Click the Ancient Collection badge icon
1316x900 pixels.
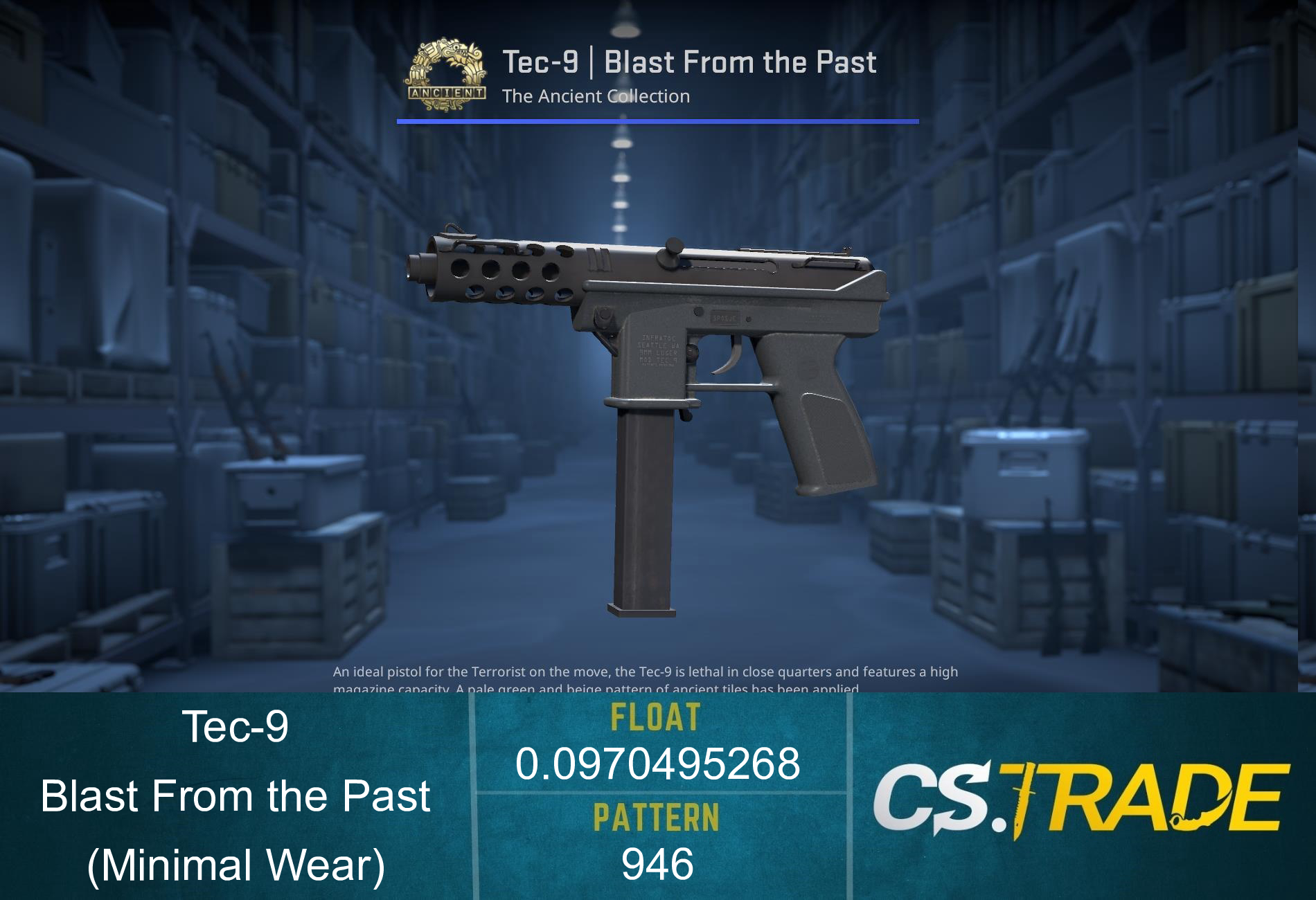tap(447, 73)
